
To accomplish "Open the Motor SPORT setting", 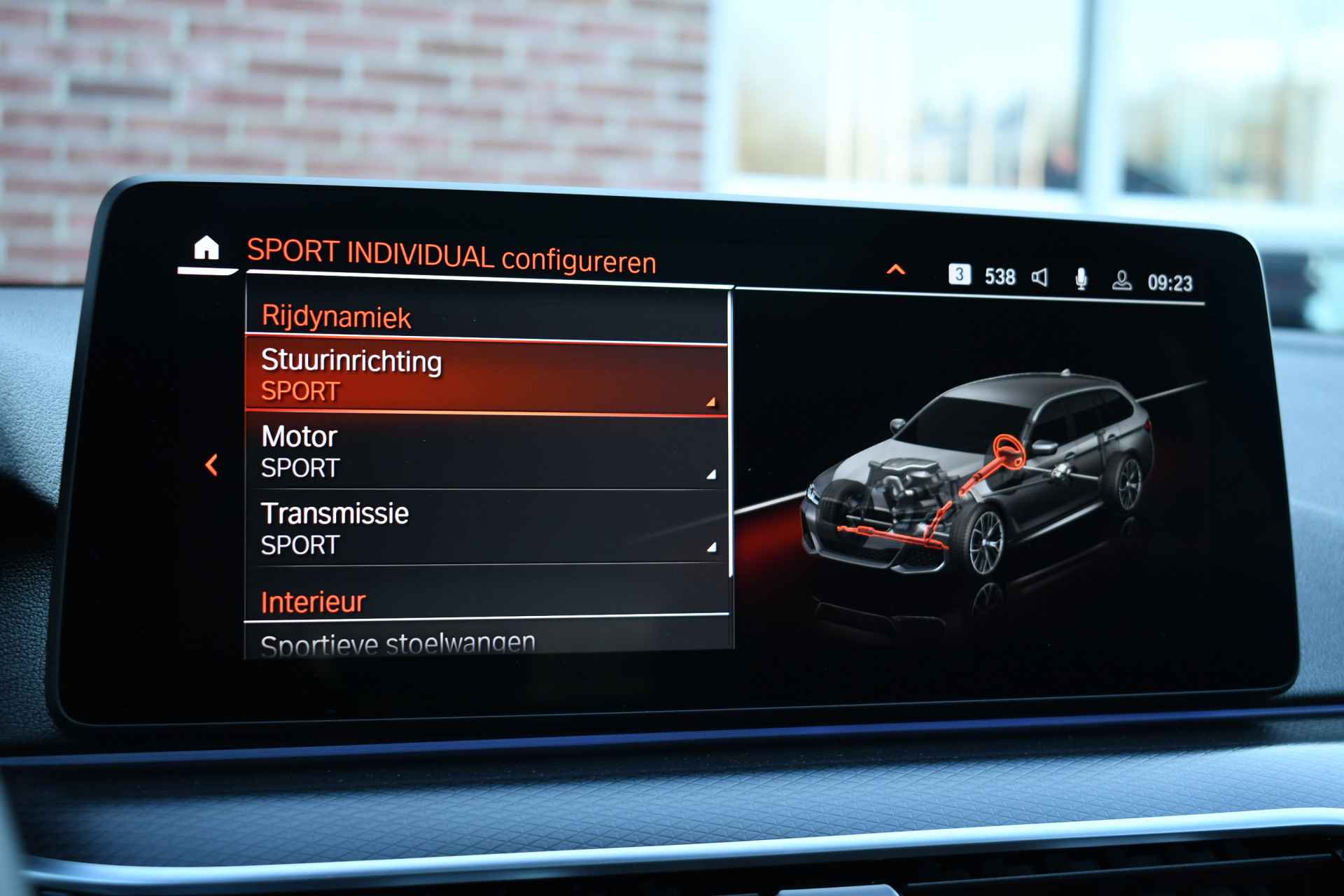I will [x=486, y=452].
